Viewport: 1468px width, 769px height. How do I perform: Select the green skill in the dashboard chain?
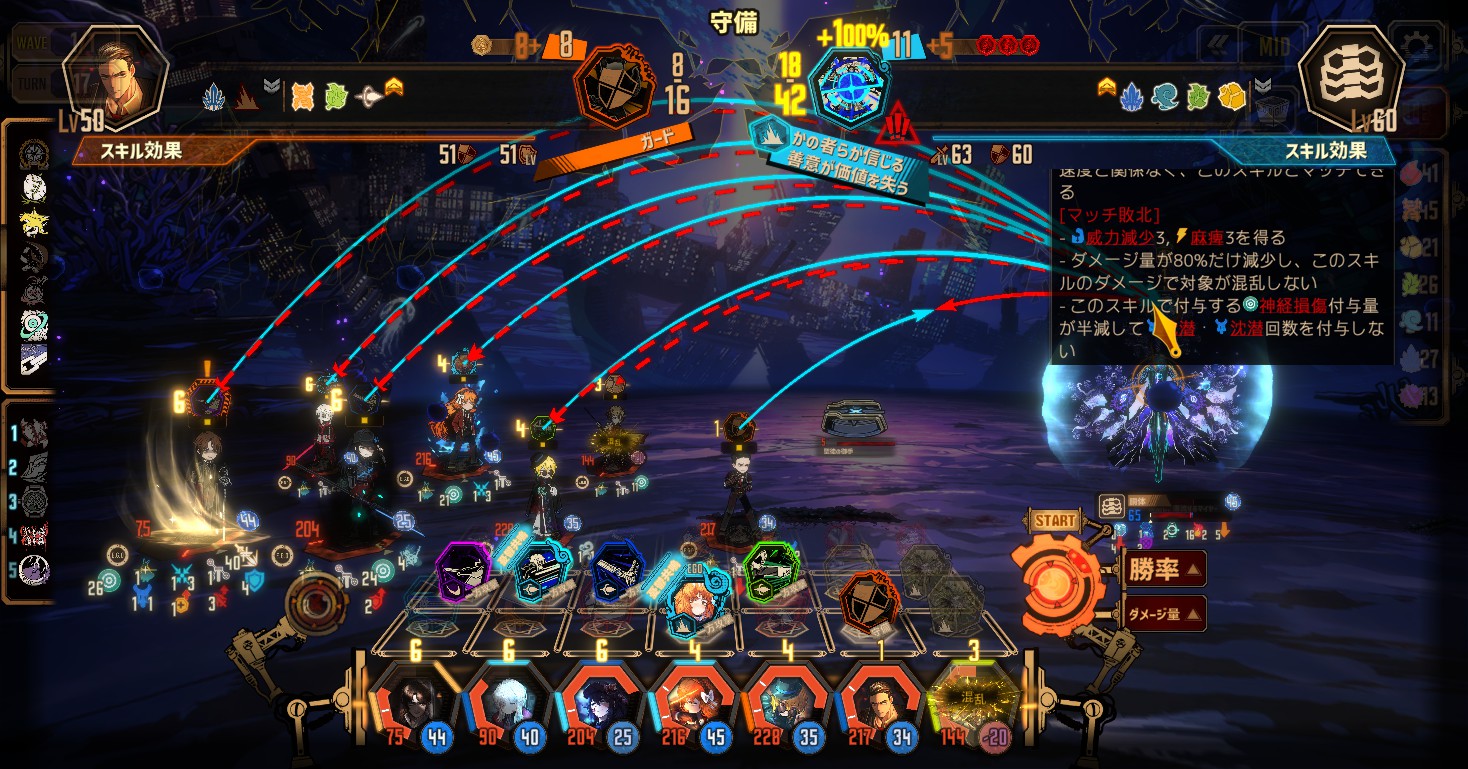[771, 572]
